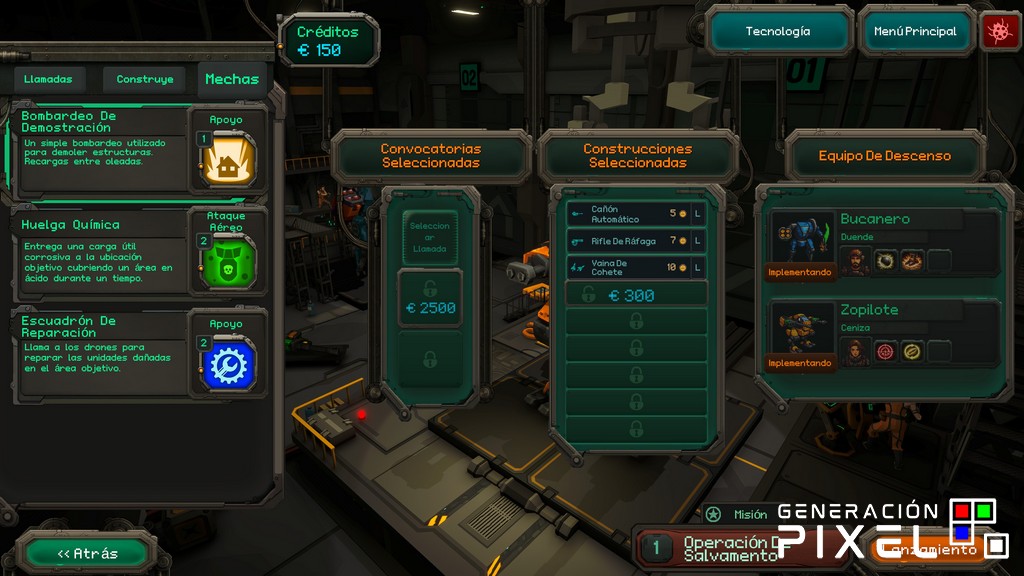
Task: Click the red bug icon button
Action: click(999, 32)
